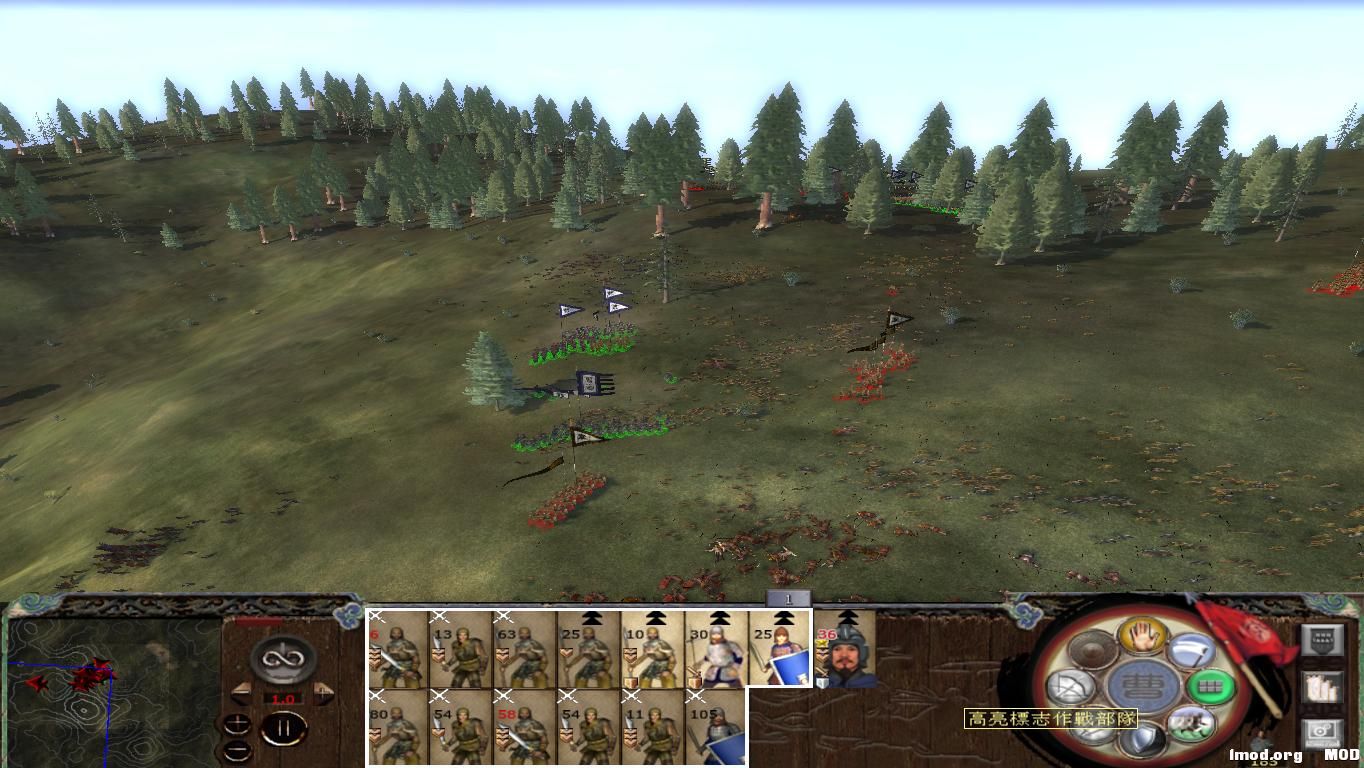This screenshot has height=768, width=1364.
Task: Open the camera options icon on right panel
Action: point(1320,731)
